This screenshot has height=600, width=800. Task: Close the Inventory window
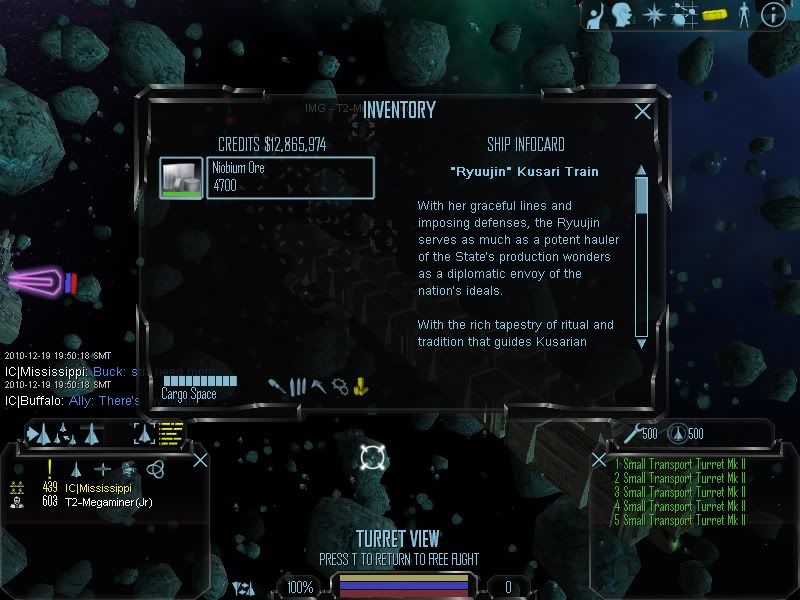pos(643,112)
